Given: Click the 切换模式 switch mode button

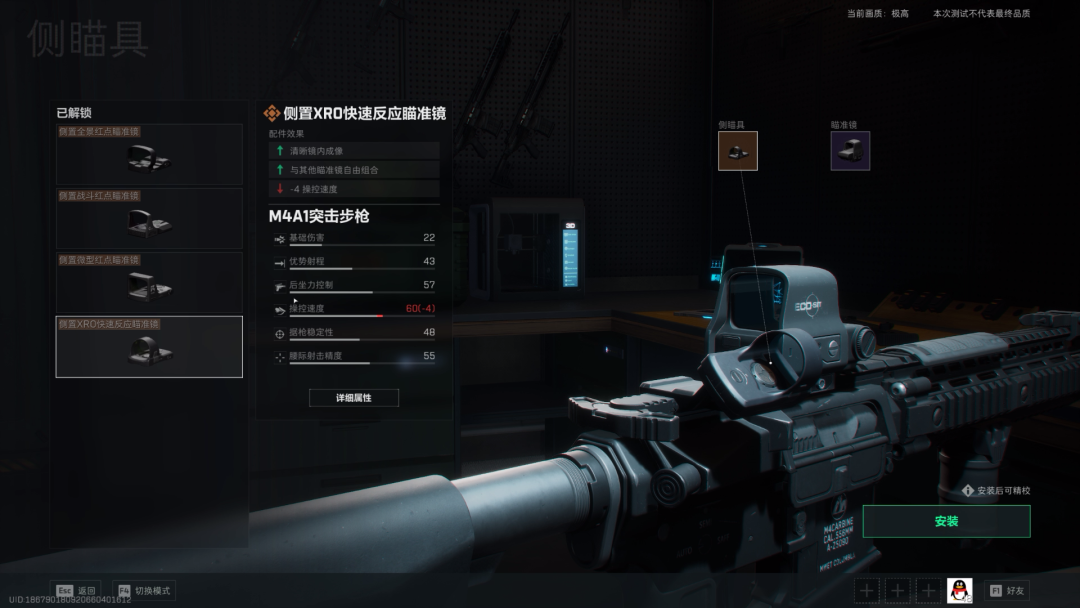Looking at the screenshot, I should click(144, 591).
